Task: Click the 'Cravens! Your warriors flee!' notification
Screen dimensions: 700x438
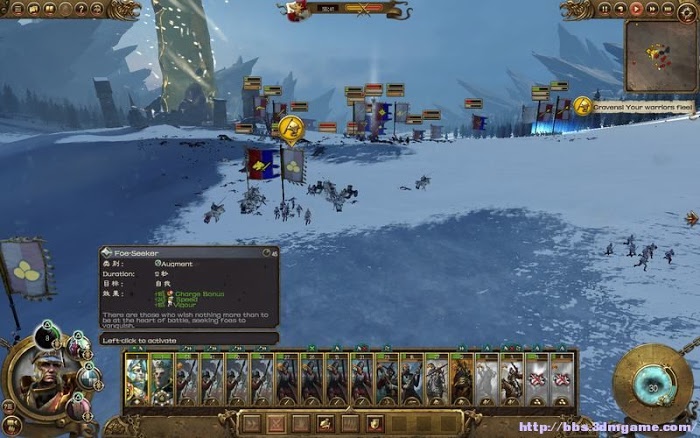Action: 632,105
